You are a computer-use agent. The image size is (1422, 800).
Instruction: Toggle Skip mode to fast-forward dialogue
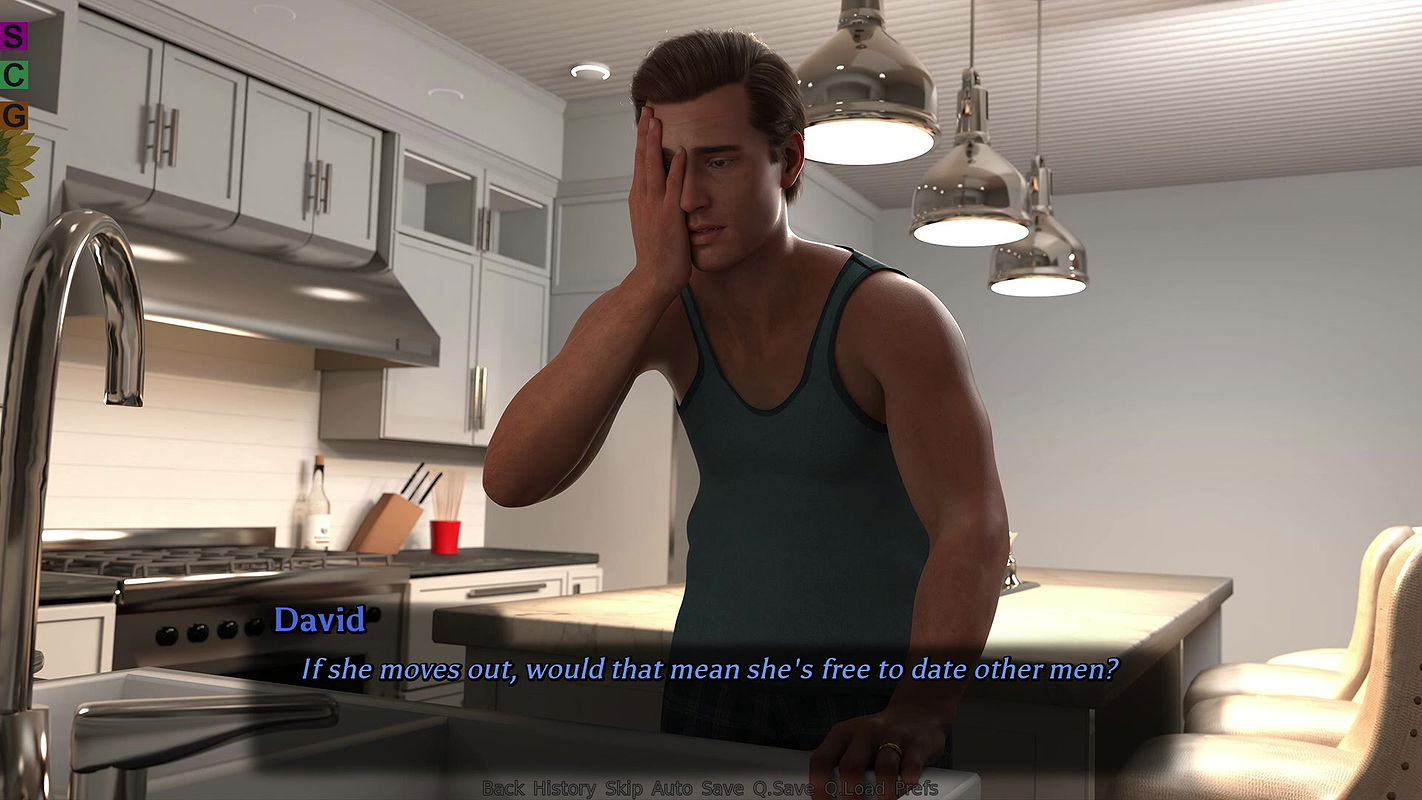[622, 788]
